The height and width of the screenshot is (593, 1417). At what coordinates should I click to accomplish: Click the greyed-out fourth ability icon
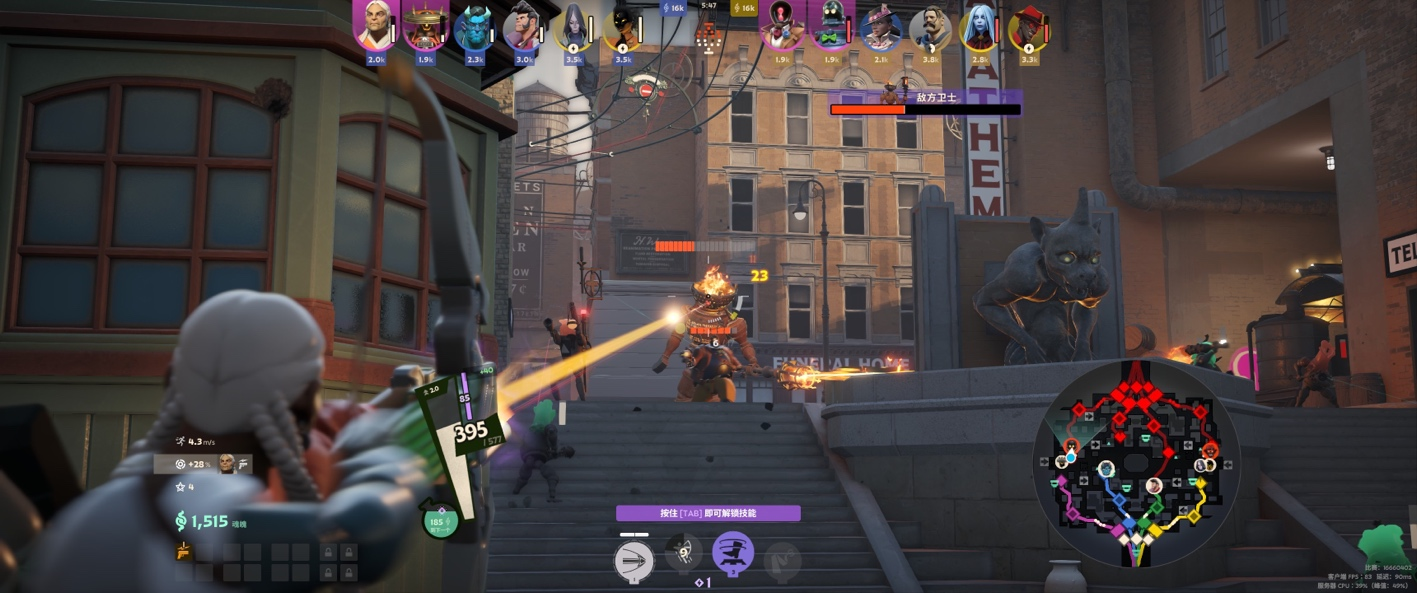(x=782, y=560)
